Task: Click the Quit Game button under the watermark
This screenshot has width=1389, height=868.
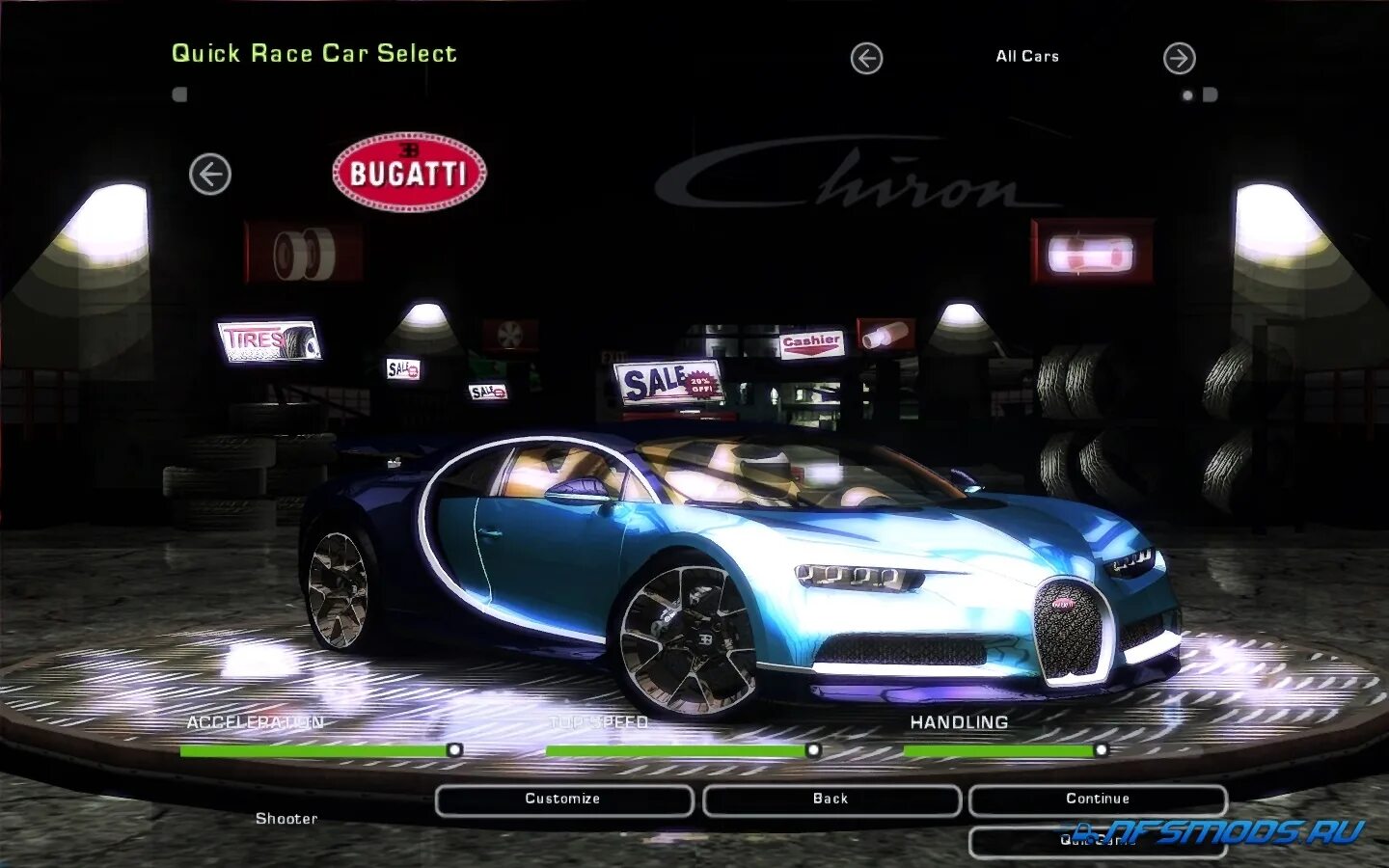Action: (1097, 841)
